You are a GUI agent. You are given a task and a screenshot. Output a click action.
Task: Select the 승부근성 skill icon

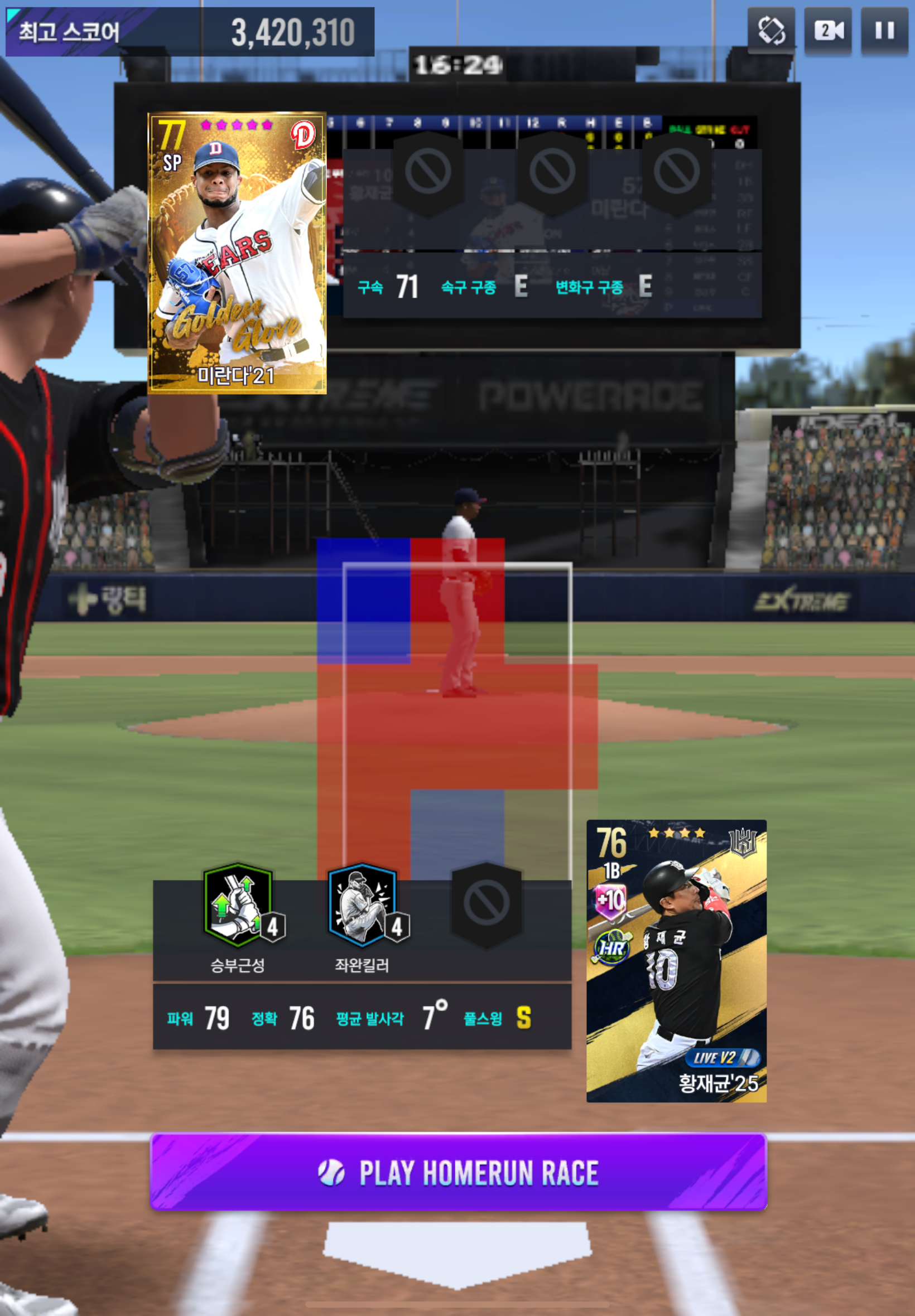pyautogui.click(x=238, y=905)
